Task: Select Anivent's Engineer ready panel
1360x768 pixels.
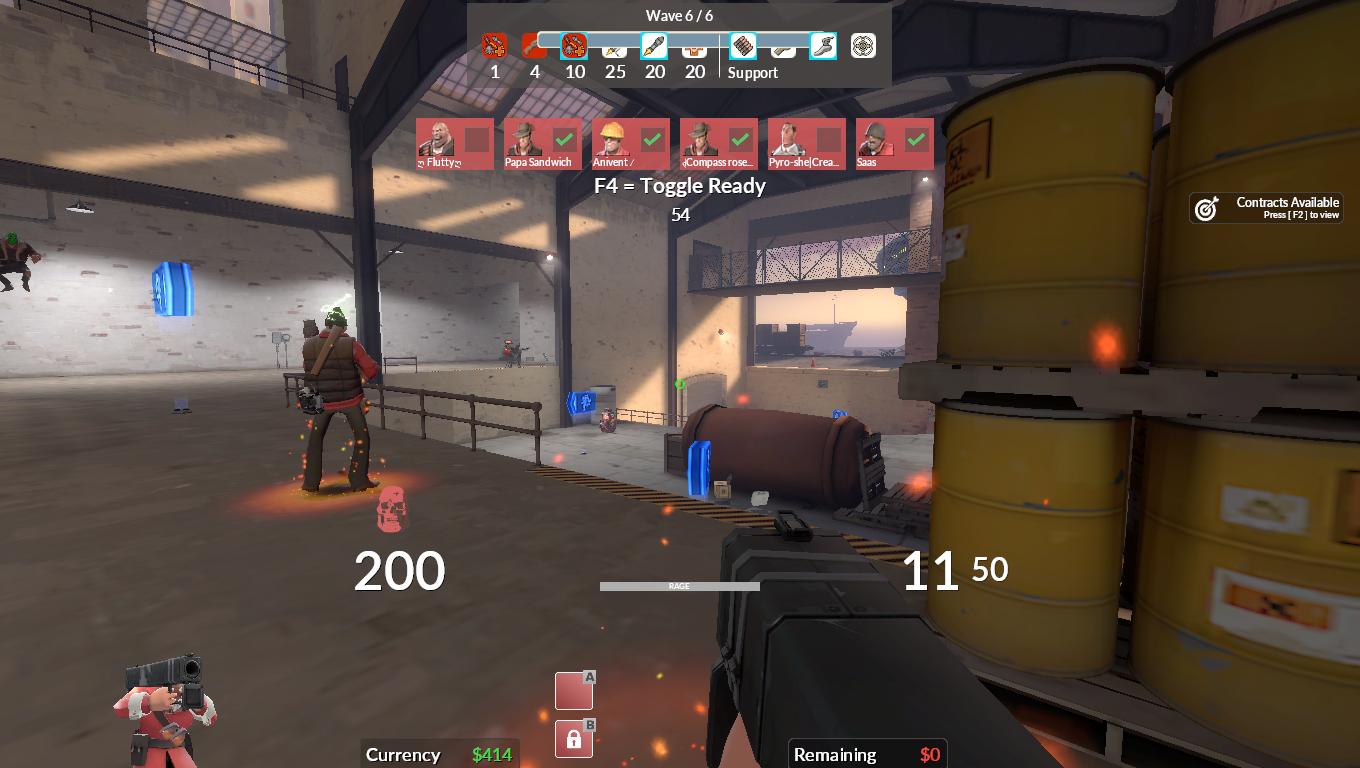Action: (x=631, y=144)
